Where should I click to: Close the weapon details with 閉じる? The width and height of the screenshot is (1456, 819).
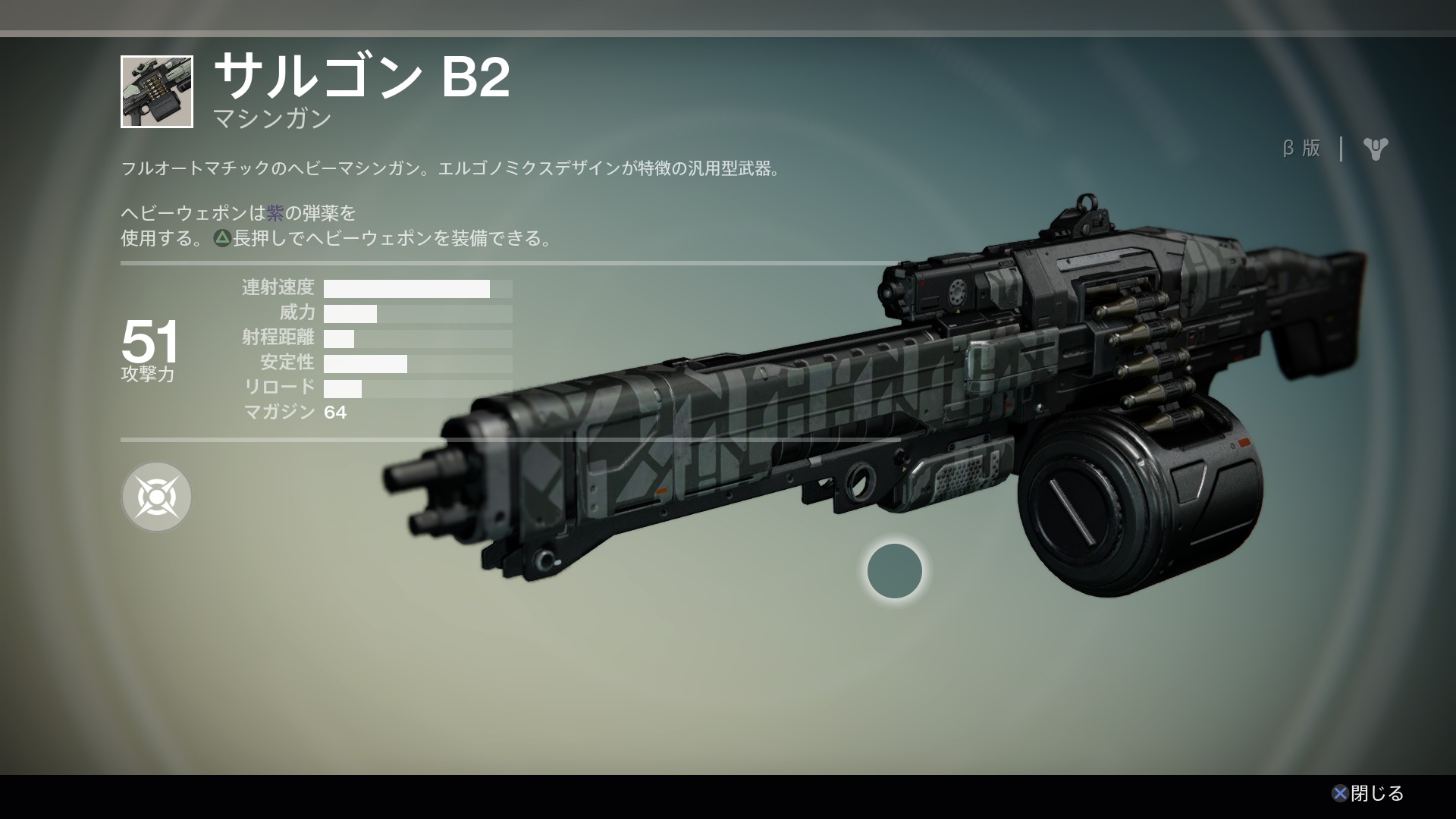coord(1368,793)
